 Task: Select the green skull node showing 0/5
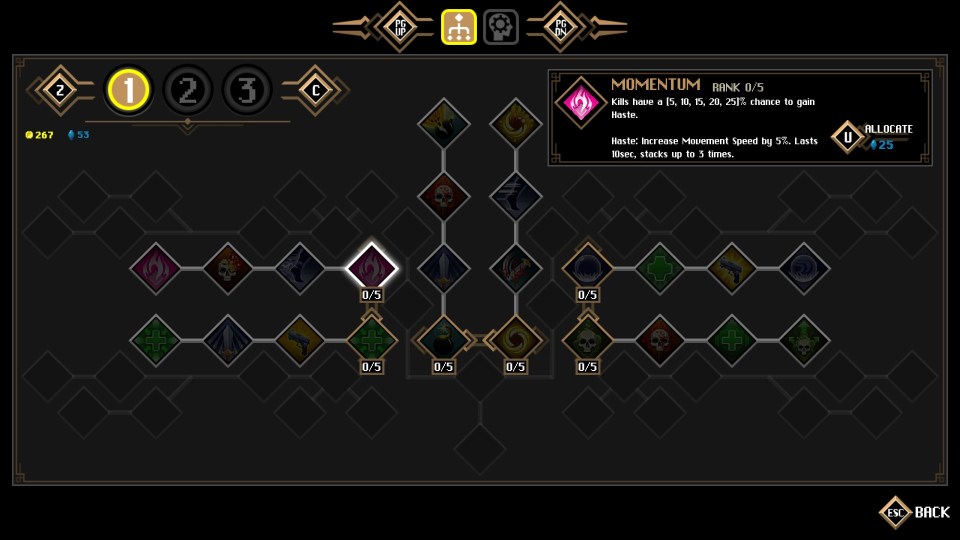coord(588,340)
